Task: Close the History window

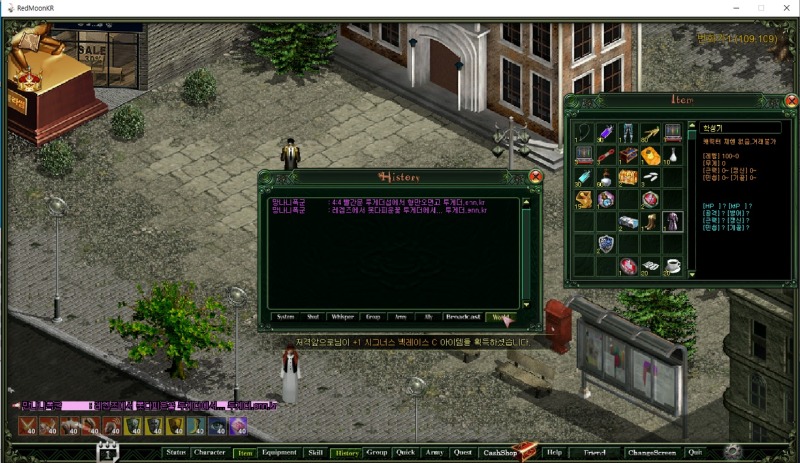Action: pyautogui.click(x=535, y=176)
